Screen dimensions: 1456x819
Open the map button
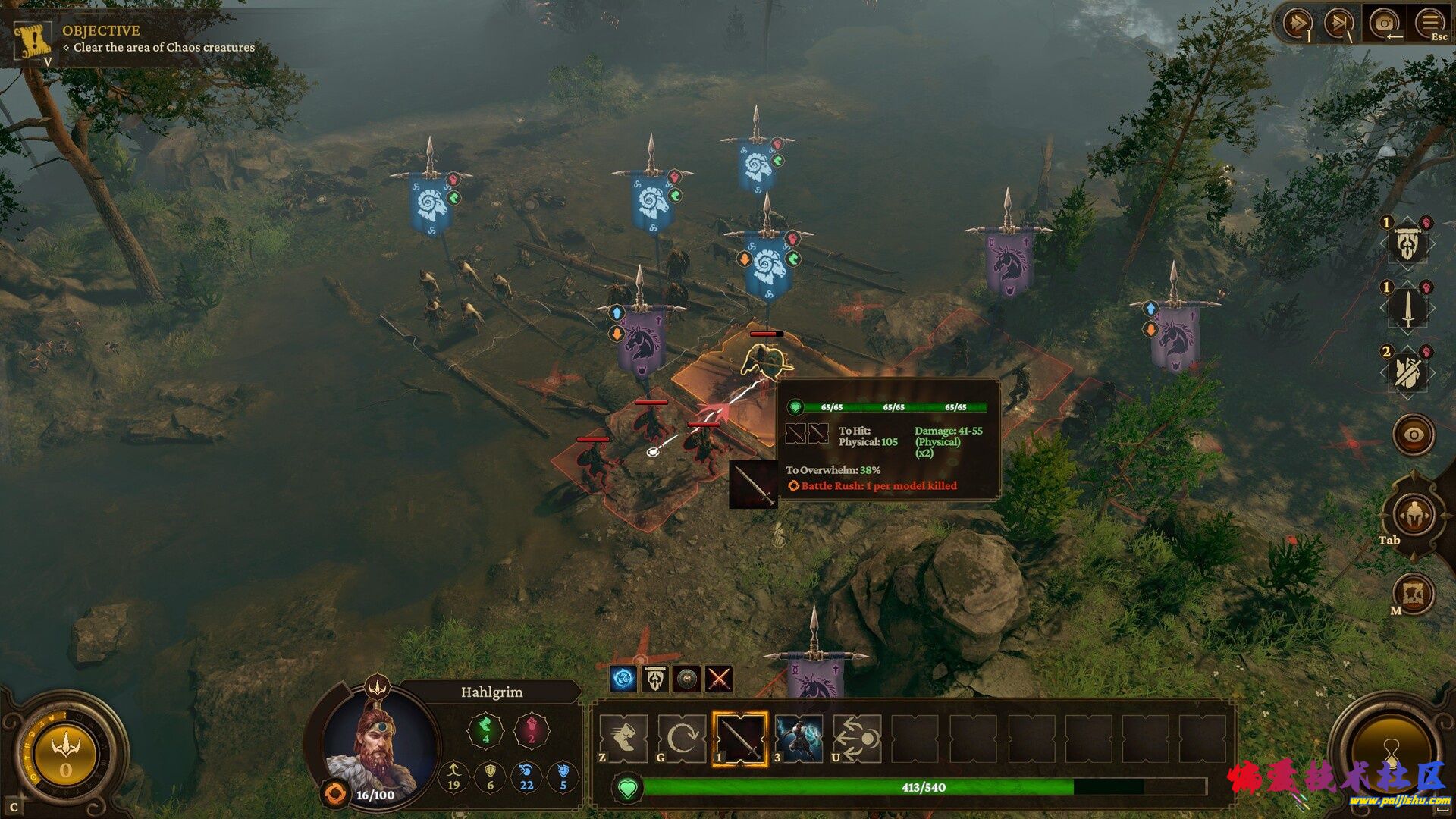pos(1415,593)
